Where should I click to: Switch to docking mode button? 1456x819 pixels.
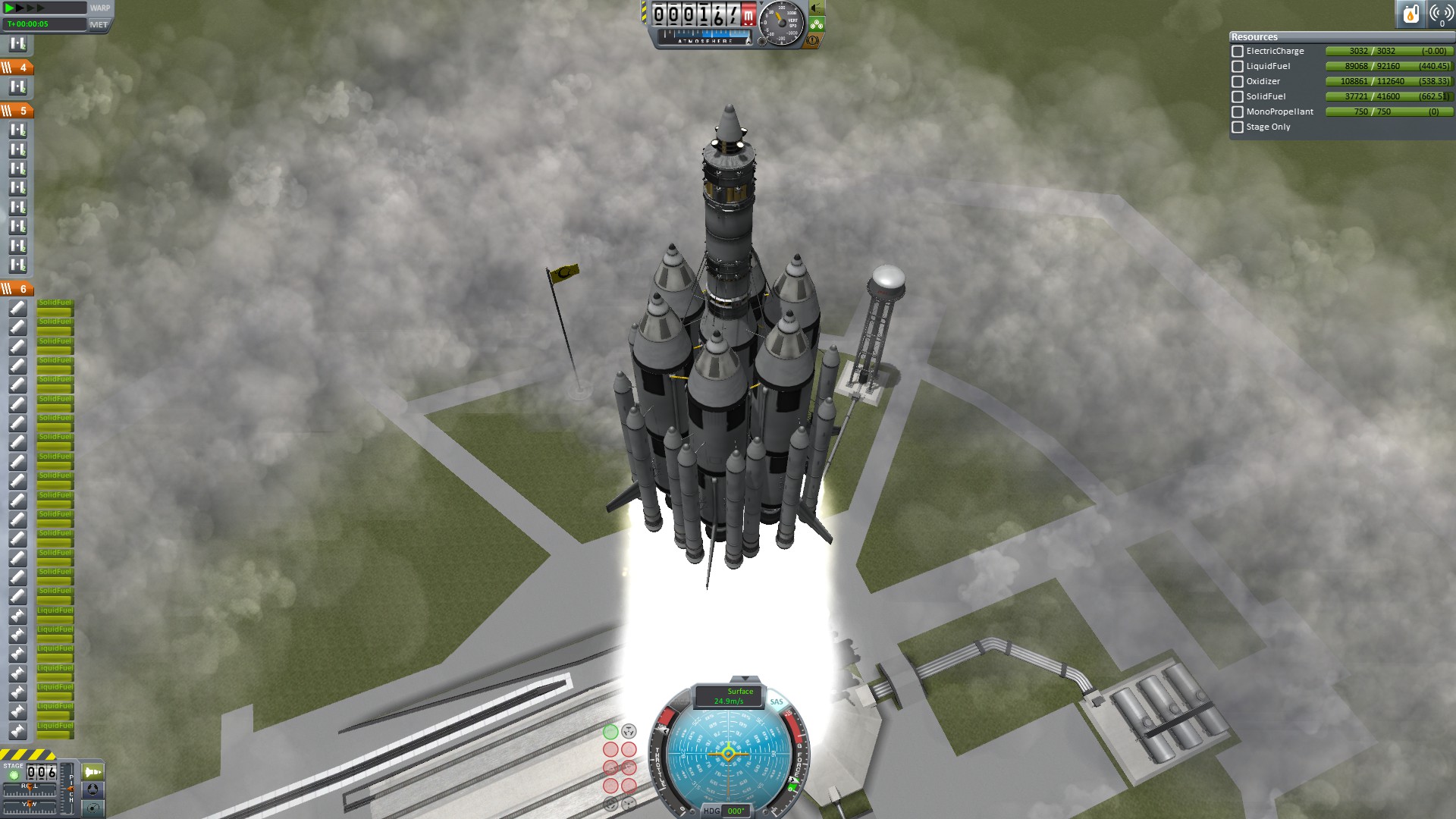click(x=93, y=789)
